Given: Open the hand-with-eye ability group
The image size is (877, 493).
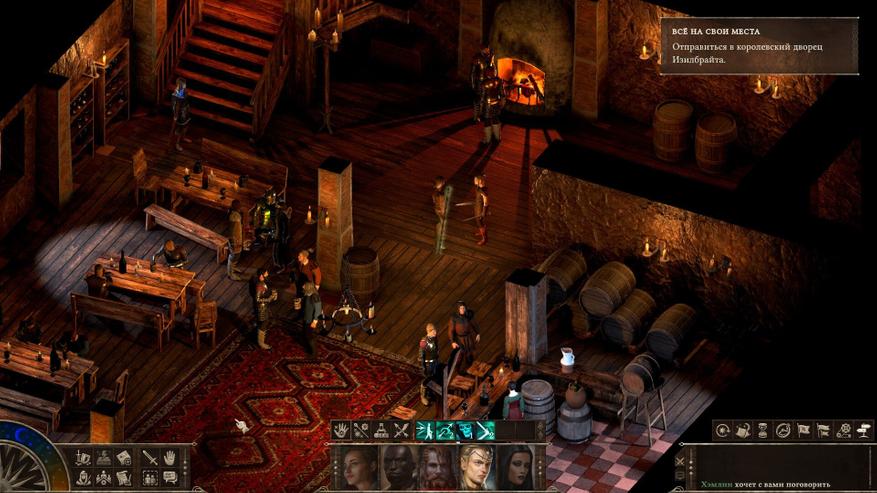Looking at the screenshot, I should (x=342, y=431).
